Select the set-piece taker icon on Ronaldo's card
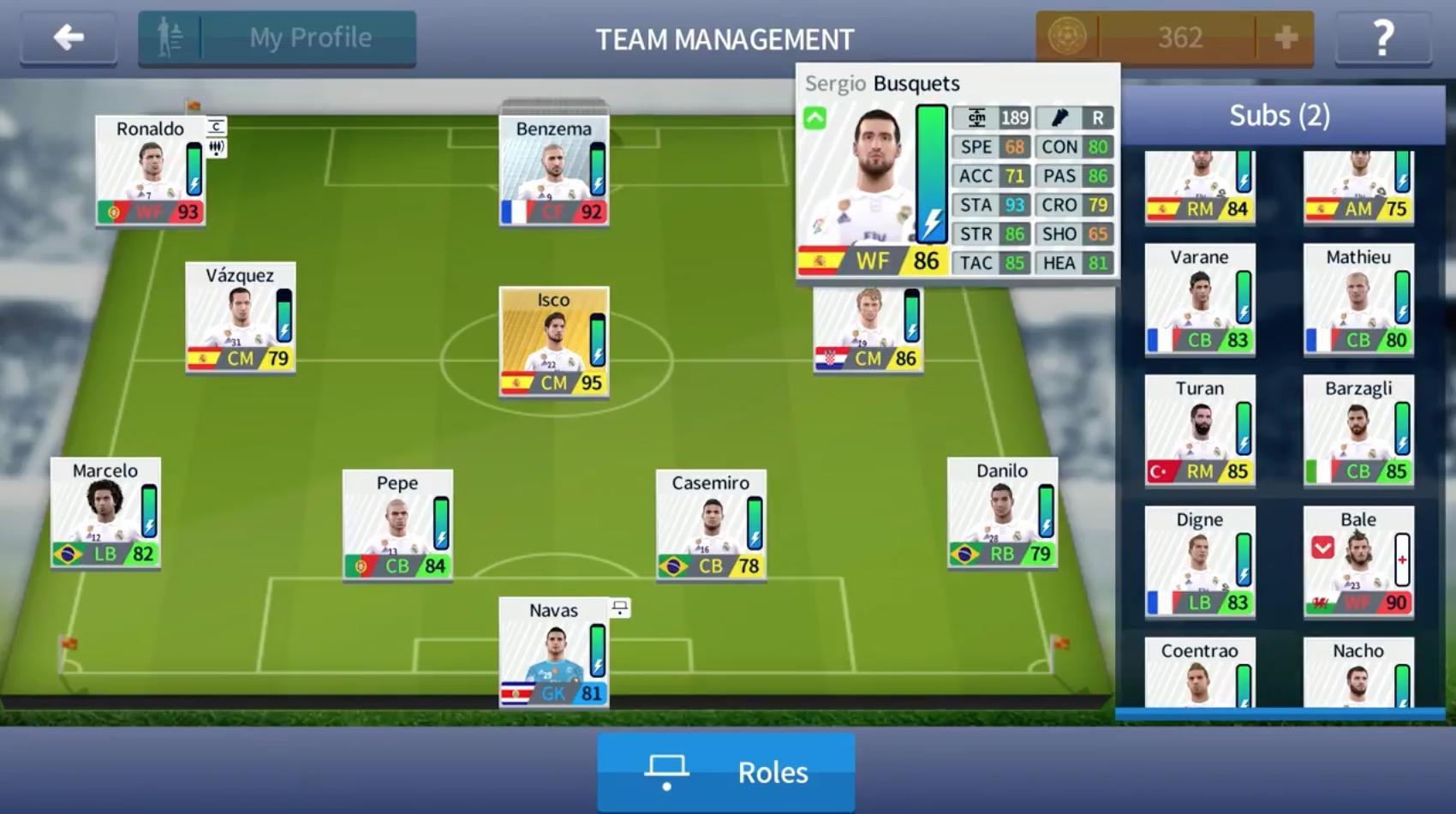The width and height of the screenshot is (1456, 814). (x=217, y=147)
